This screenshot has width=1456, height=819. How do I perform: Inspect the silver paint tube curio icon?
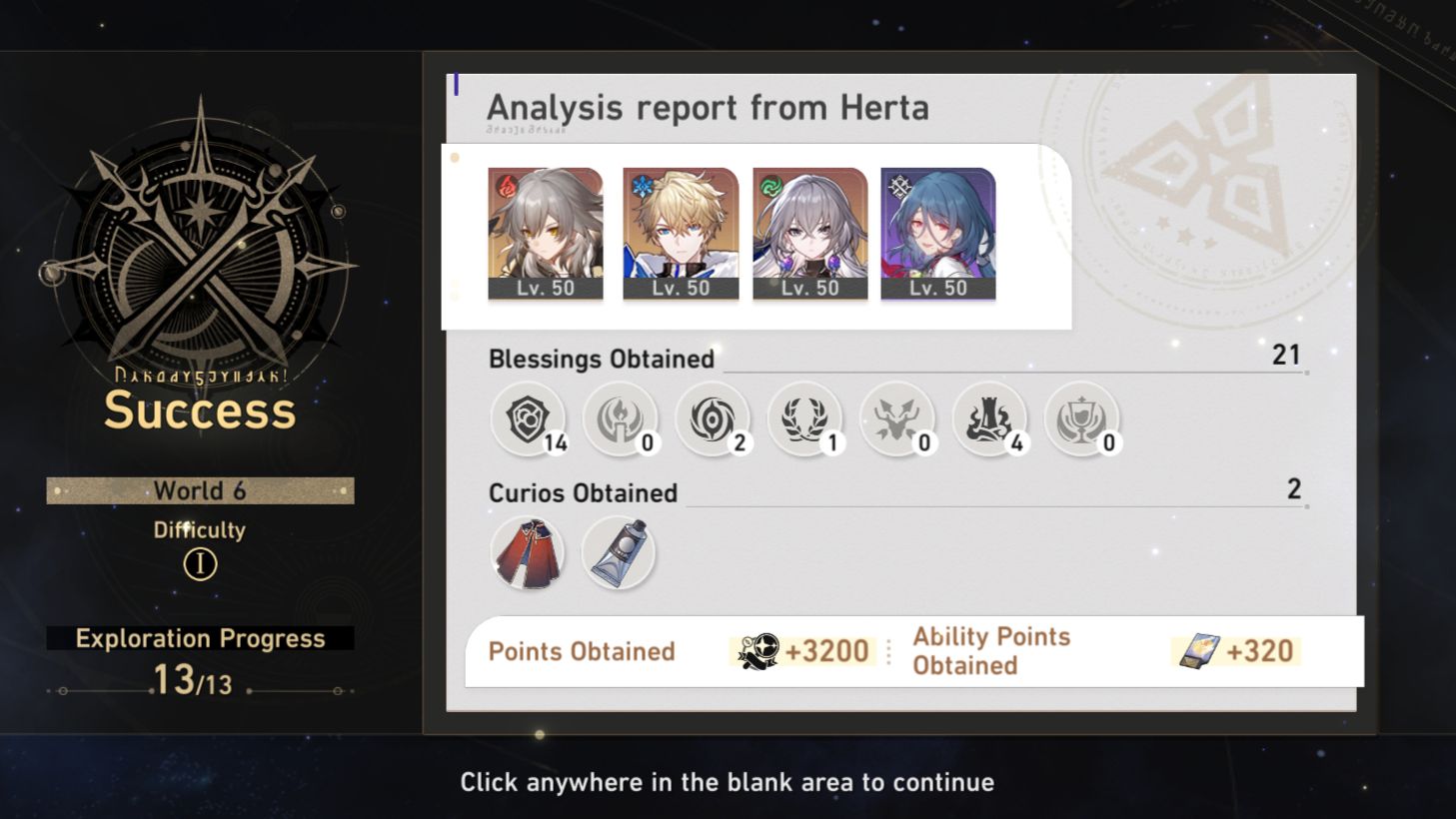pyautogui.click(x=619, y=550)
